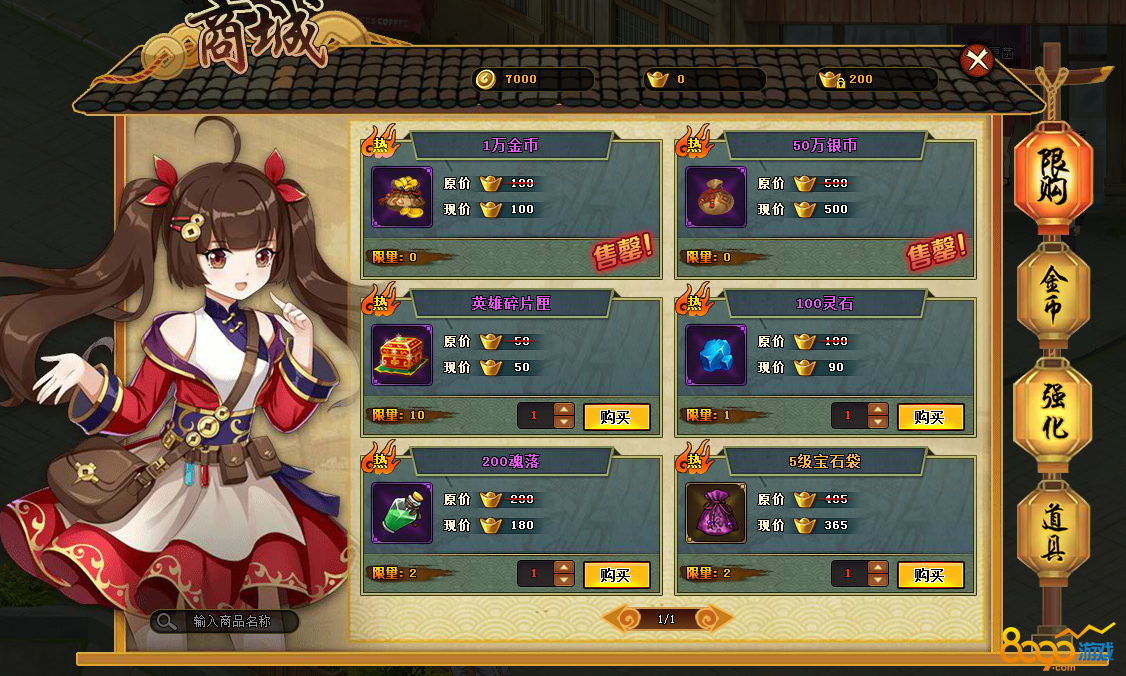Click the green 魂落 potion icon

pos(402,513)
